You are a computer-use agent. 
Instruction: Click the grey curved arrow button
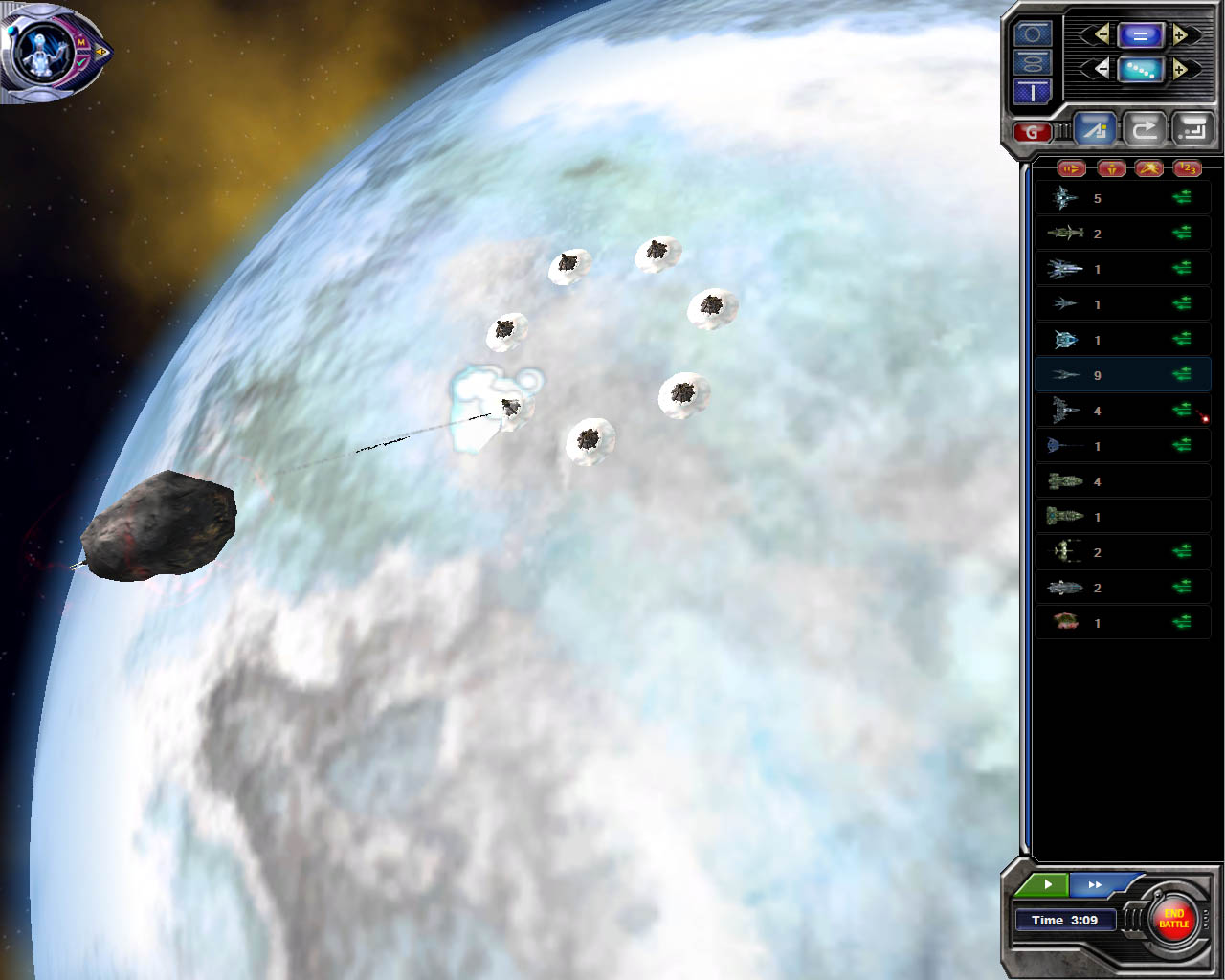1145,128
